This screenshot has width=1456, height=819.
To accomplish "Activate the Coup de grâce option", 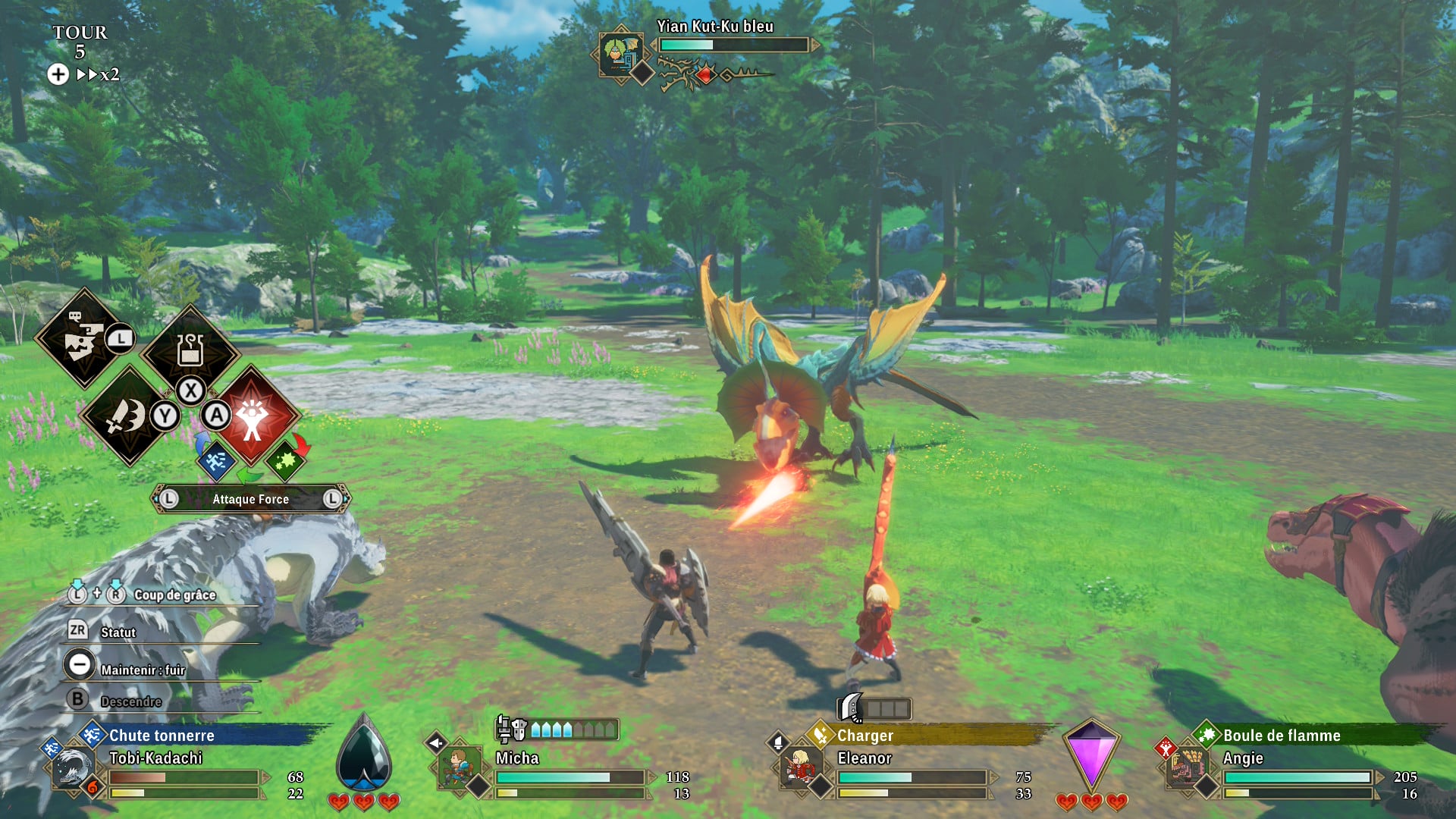I will point(174,595).
